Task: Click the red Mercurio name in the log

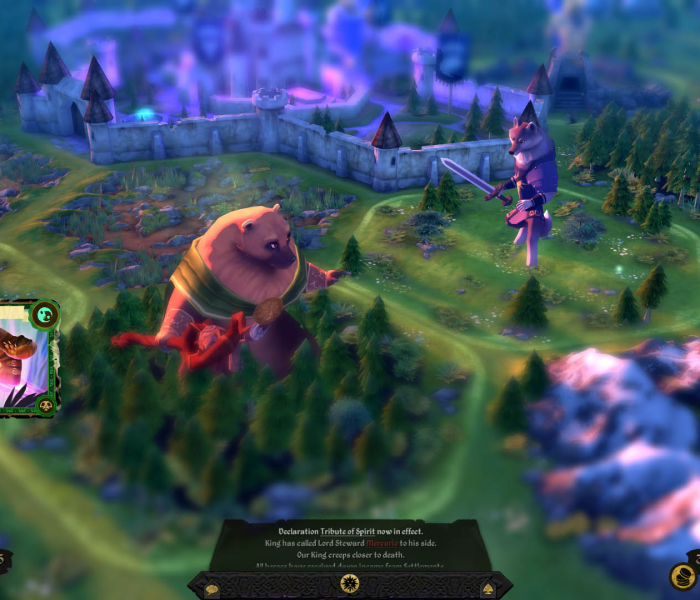Action: click(x=384, y=542)
